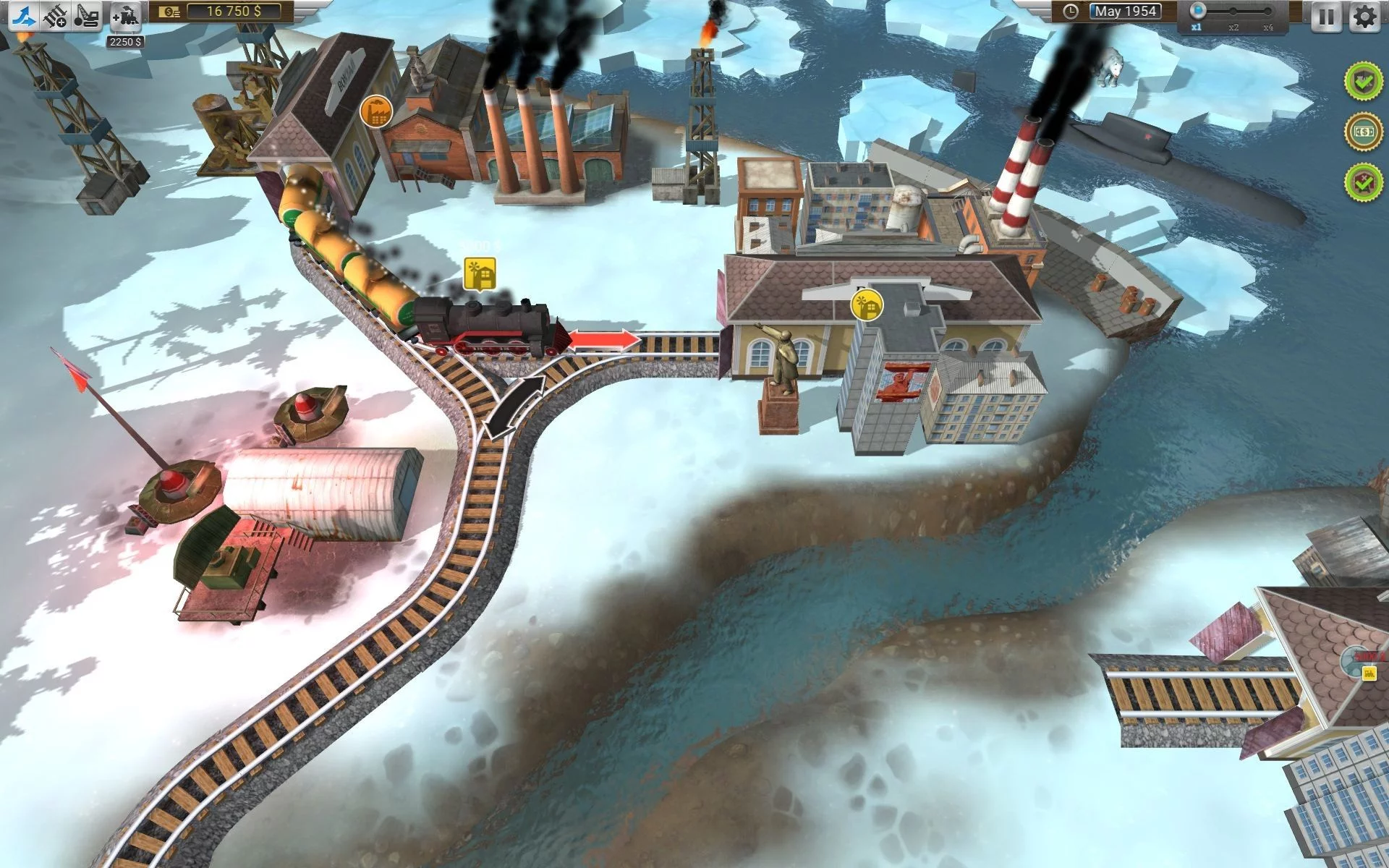Viewport: 1389px width, 868px height.
Task: Pause the game
Action: (1326, 15)
